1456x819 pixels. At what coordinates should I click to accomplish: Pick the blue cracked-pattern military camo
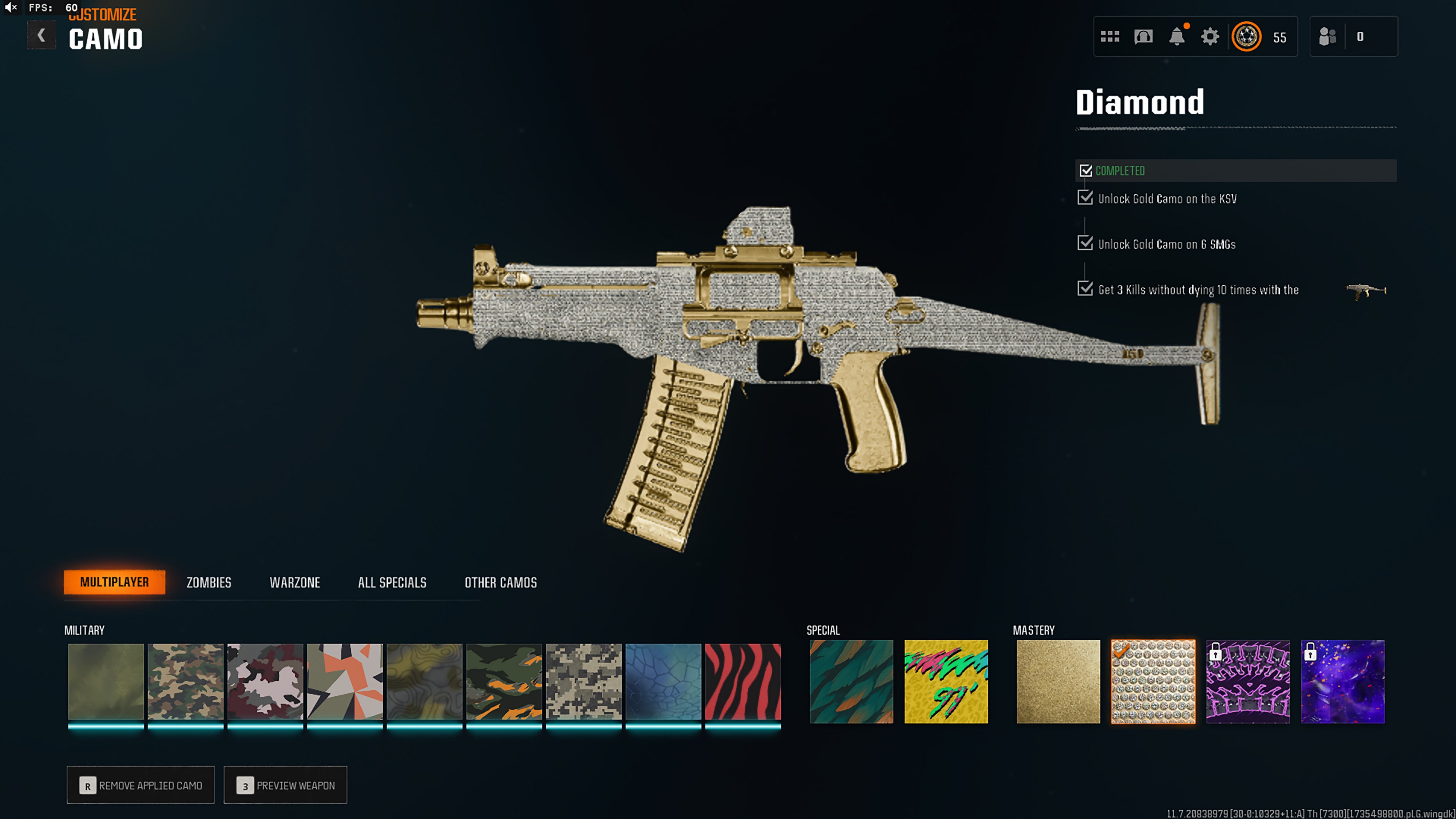(x=664, y=681)
